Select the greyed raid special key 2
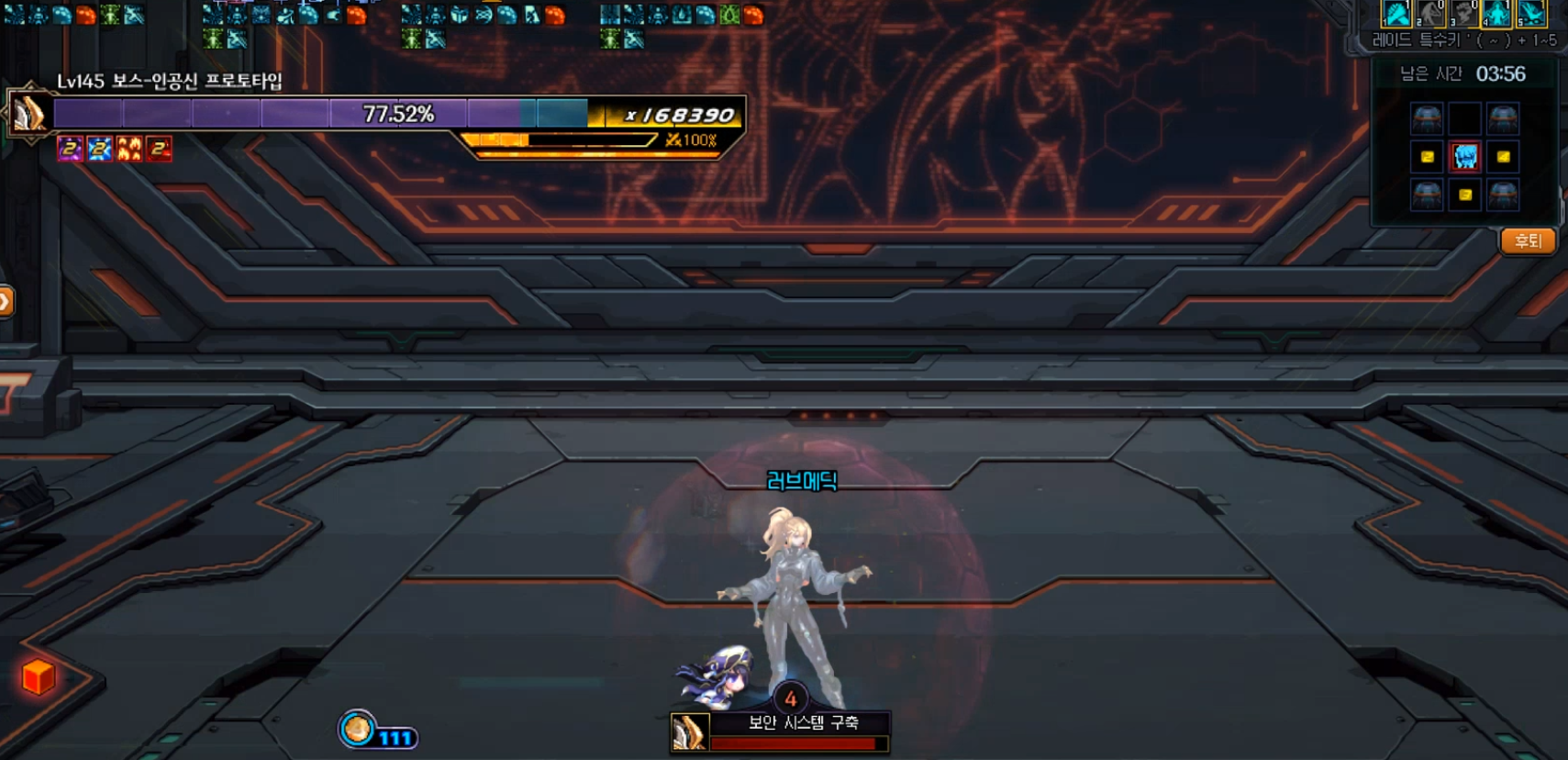The height and width of the screenshot is (760, 1568). (x=1430, y=14)
